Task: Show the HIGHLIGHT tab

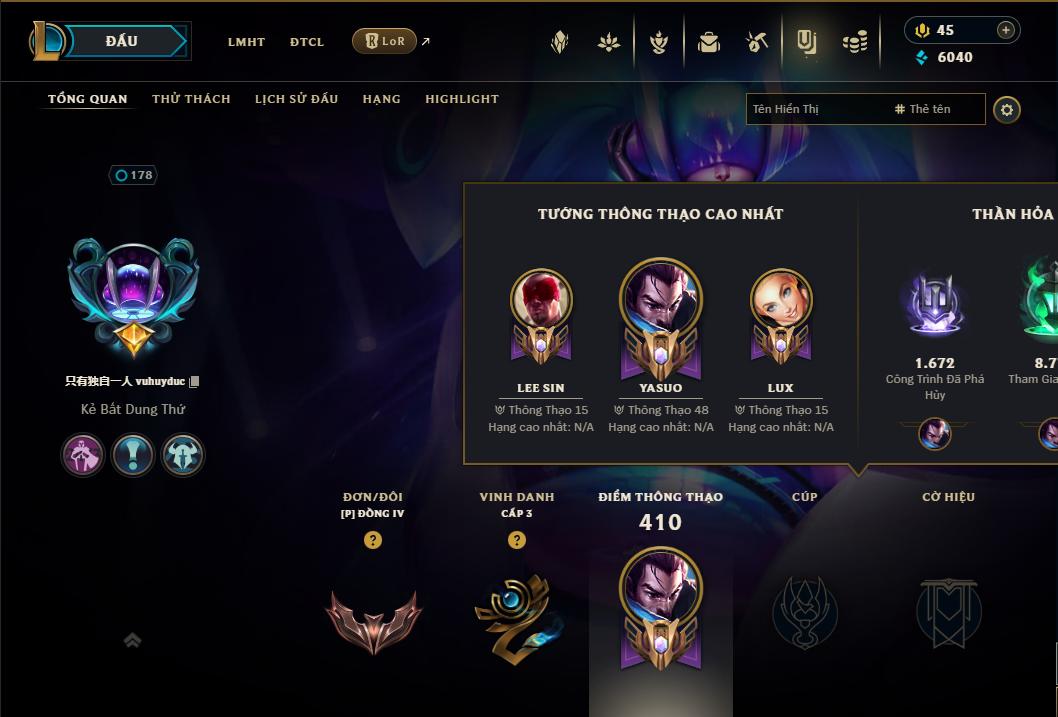Action: pyautogui.click(x=462, y=99)
